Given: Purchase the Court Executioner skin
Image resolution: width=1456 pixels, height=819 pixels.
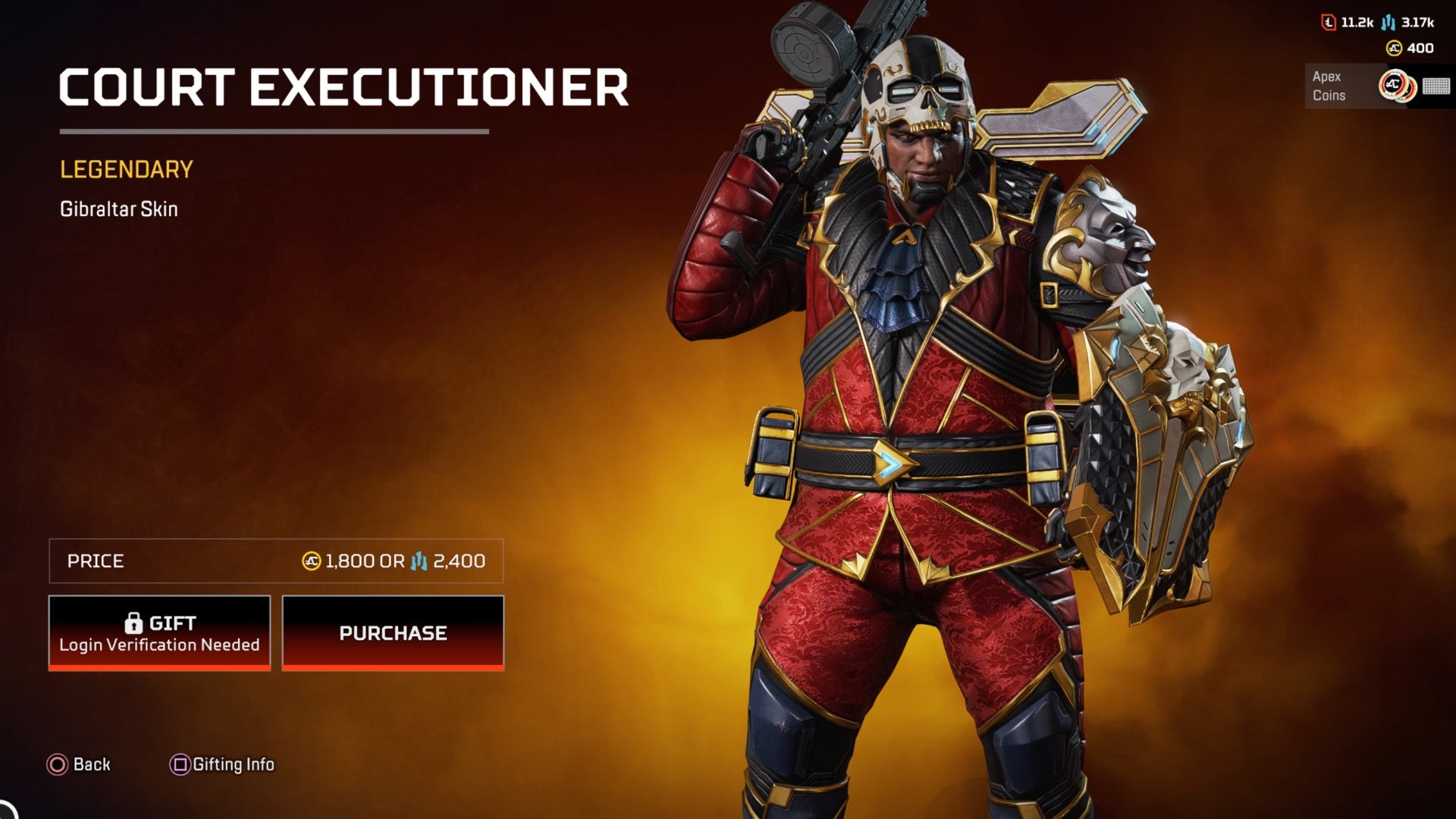Looking at the screenshot, I should [x=393, y=632].
